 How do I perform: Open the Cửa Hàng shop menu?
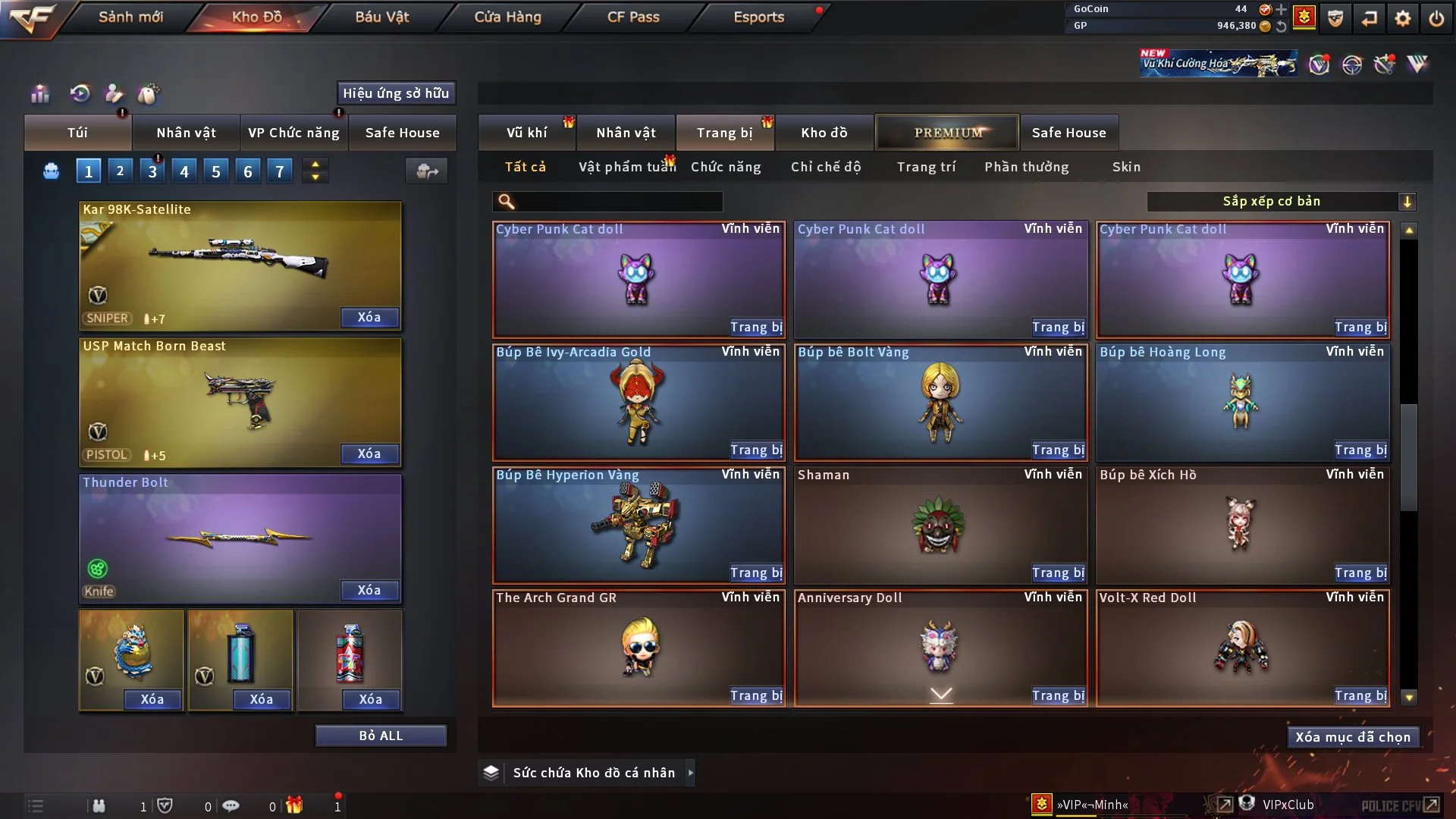[507, 17]
